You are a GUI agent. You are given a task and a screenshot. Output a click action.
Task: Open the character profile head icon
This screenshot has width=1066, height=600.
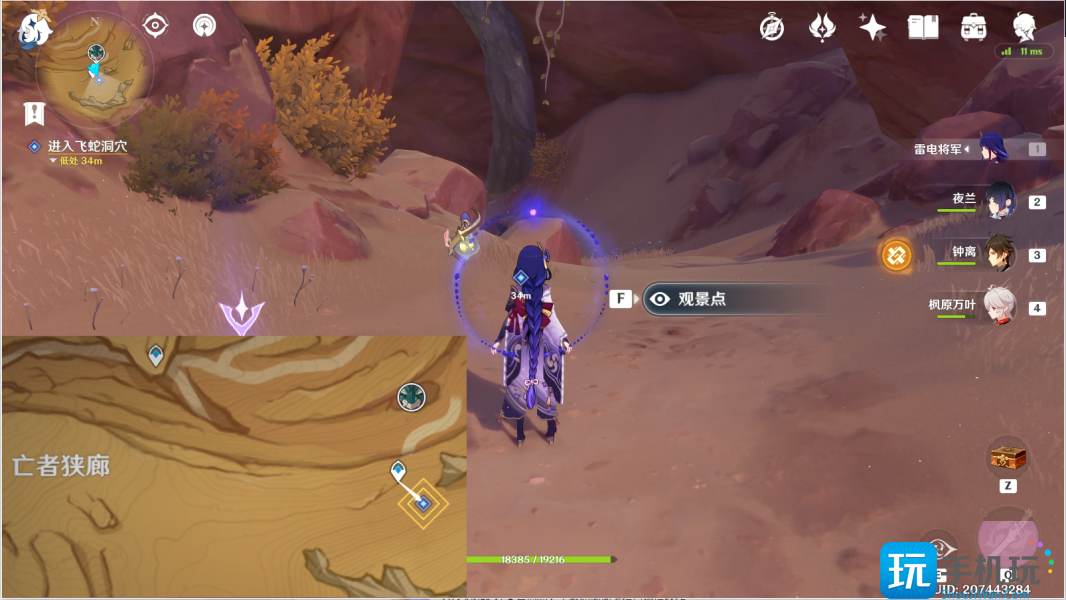point(1023,27)
